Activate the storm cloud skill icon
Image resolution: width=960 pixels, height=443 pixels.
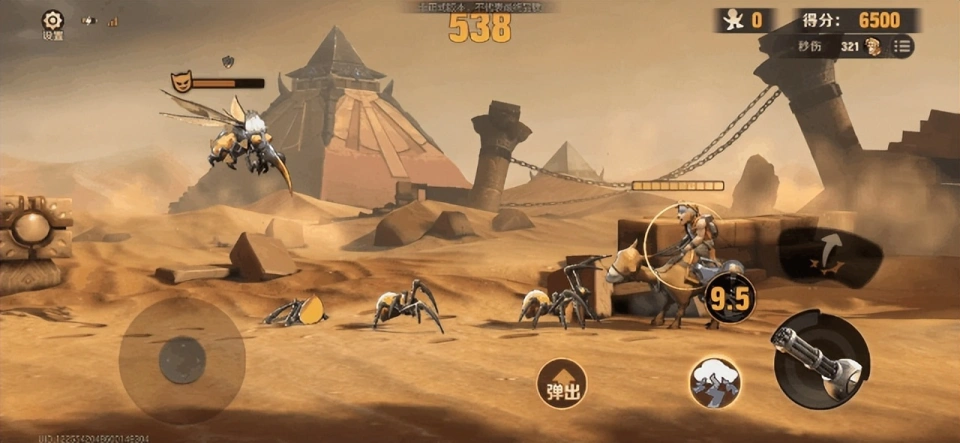pos(714,383)
